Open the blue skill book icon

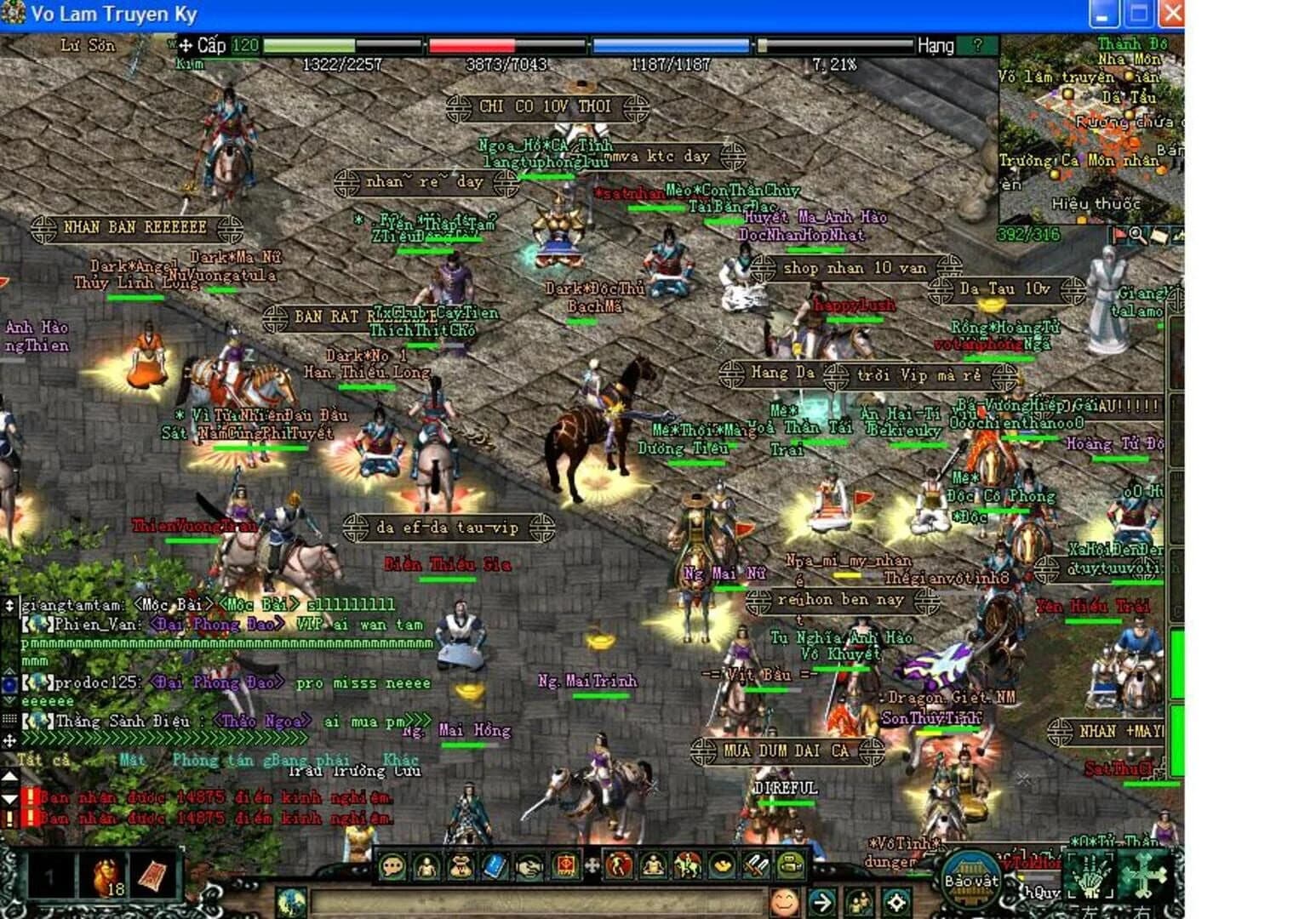[x=495, y=865]
